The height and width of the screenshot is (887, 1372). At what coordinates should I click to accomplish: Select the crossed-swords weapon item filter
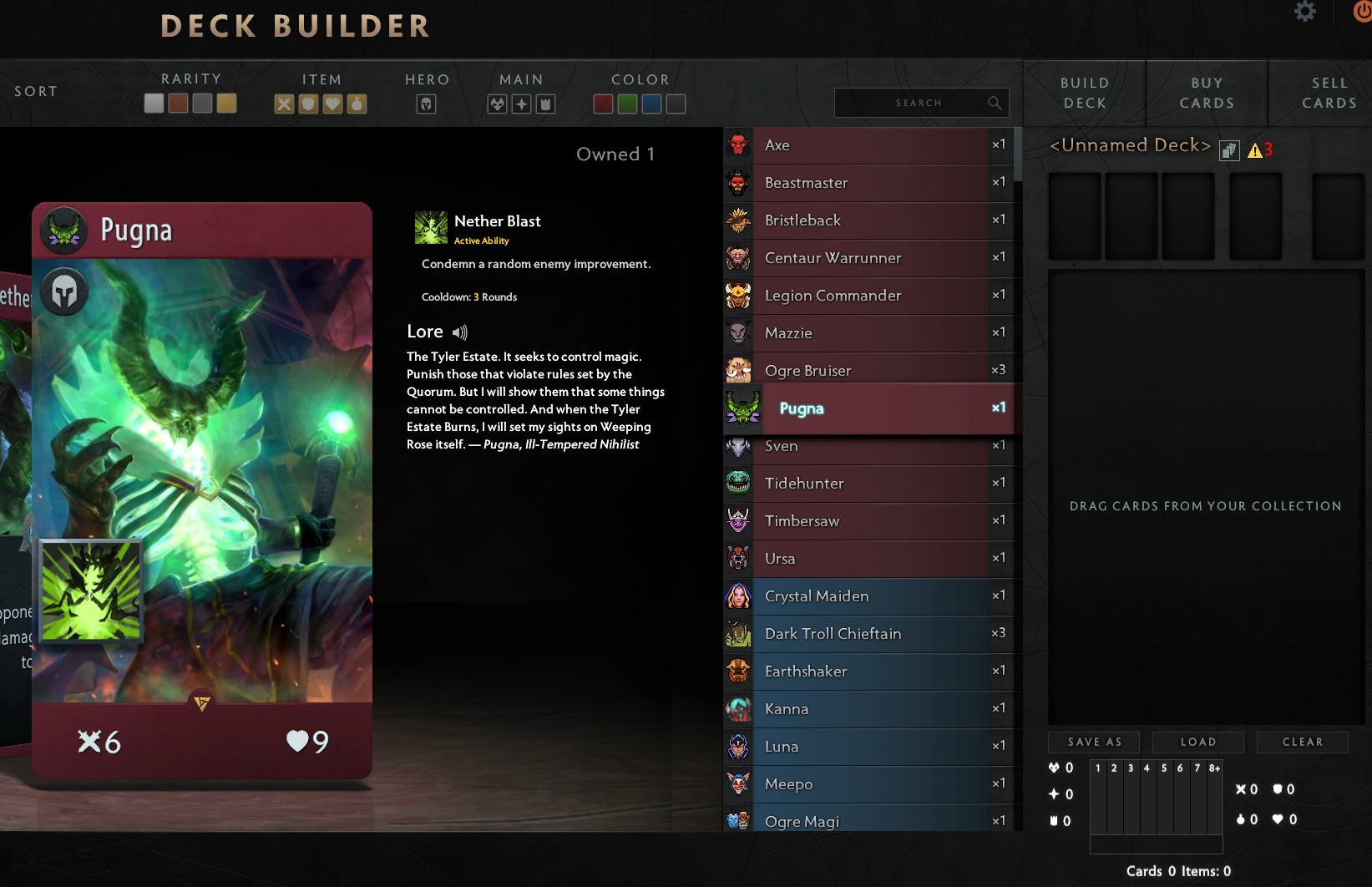pos(284,103)
